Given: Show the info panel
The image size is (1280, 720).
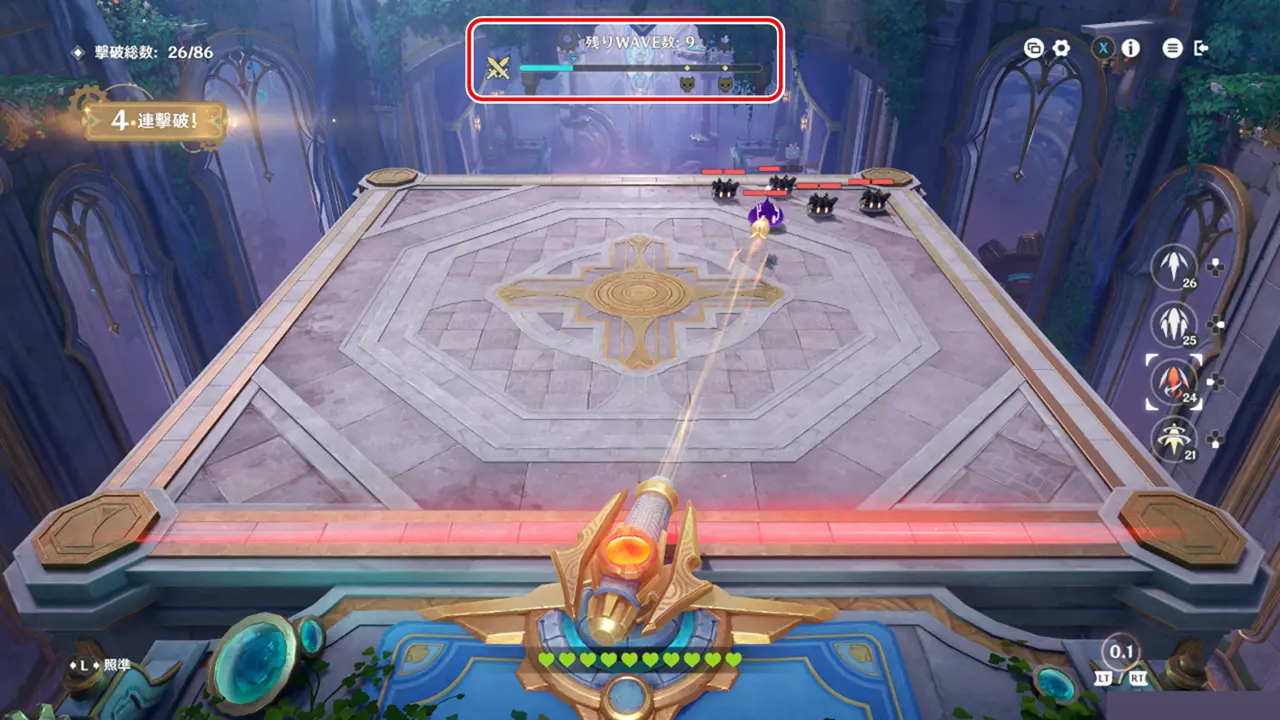Looking at the screenshot, I should click(1131, 48).
